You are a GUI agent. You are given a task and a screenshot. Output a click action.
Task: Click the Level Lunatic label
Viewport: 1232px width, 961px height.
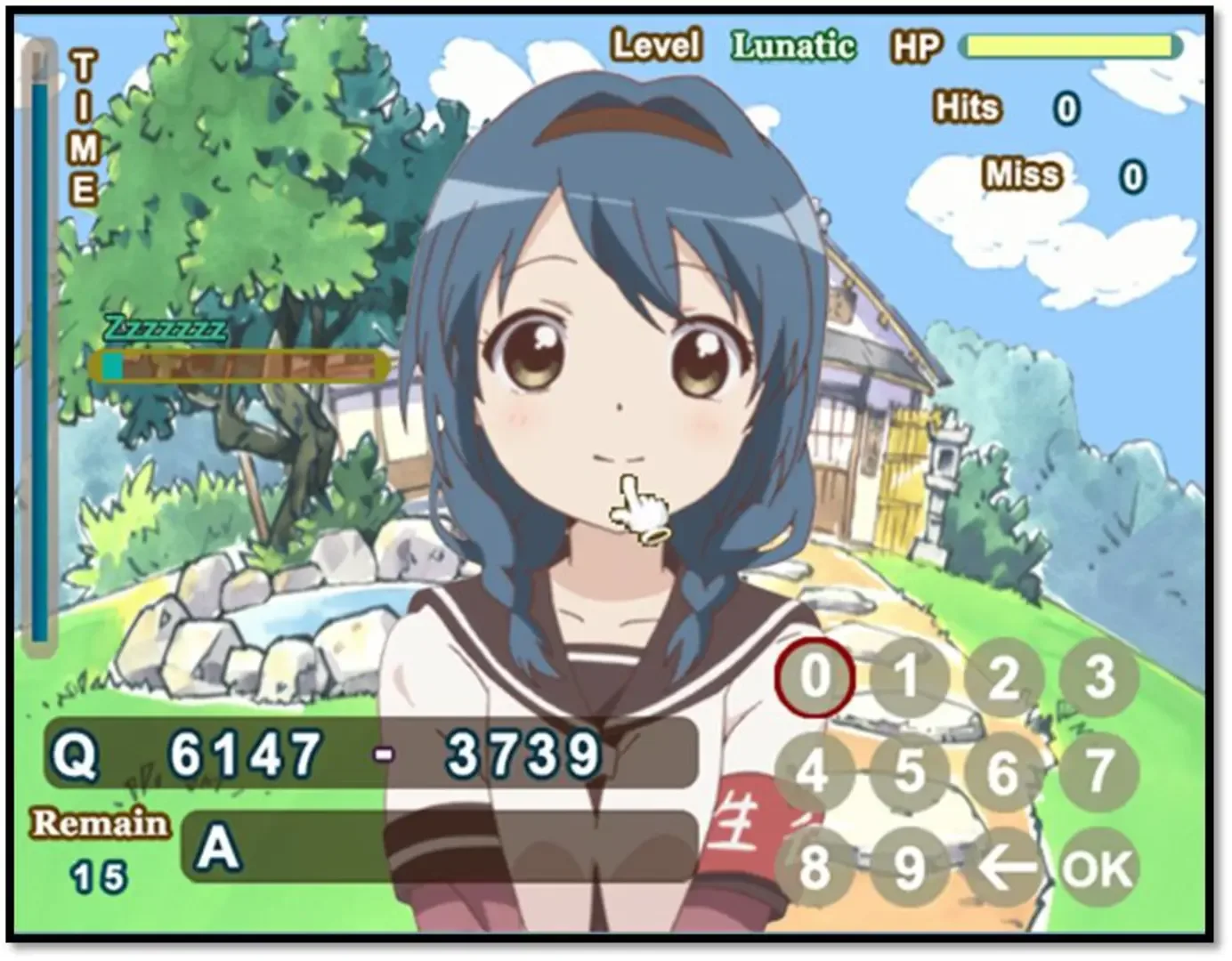pos(725,43)
